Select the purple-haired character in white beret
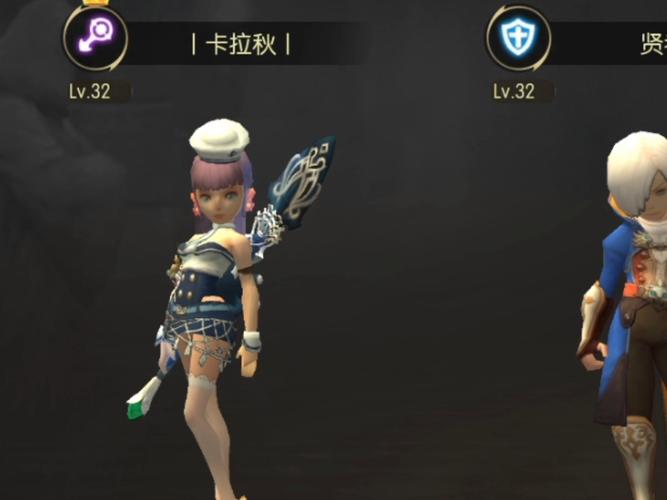 coord(217,300)
